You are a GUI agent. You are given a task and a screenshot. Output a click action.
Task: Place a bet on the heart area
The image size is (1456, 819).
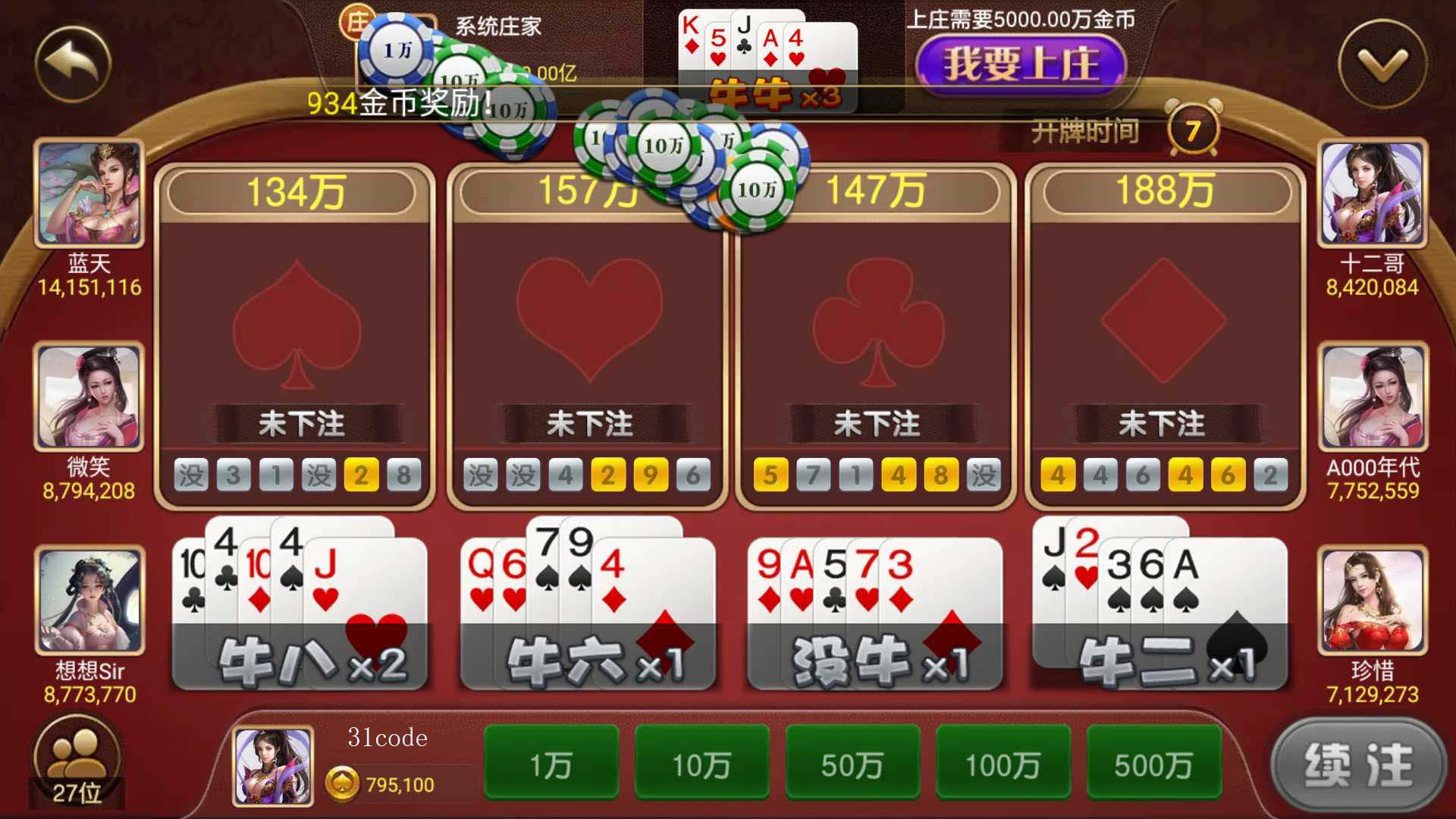click(x=588, y=326)
